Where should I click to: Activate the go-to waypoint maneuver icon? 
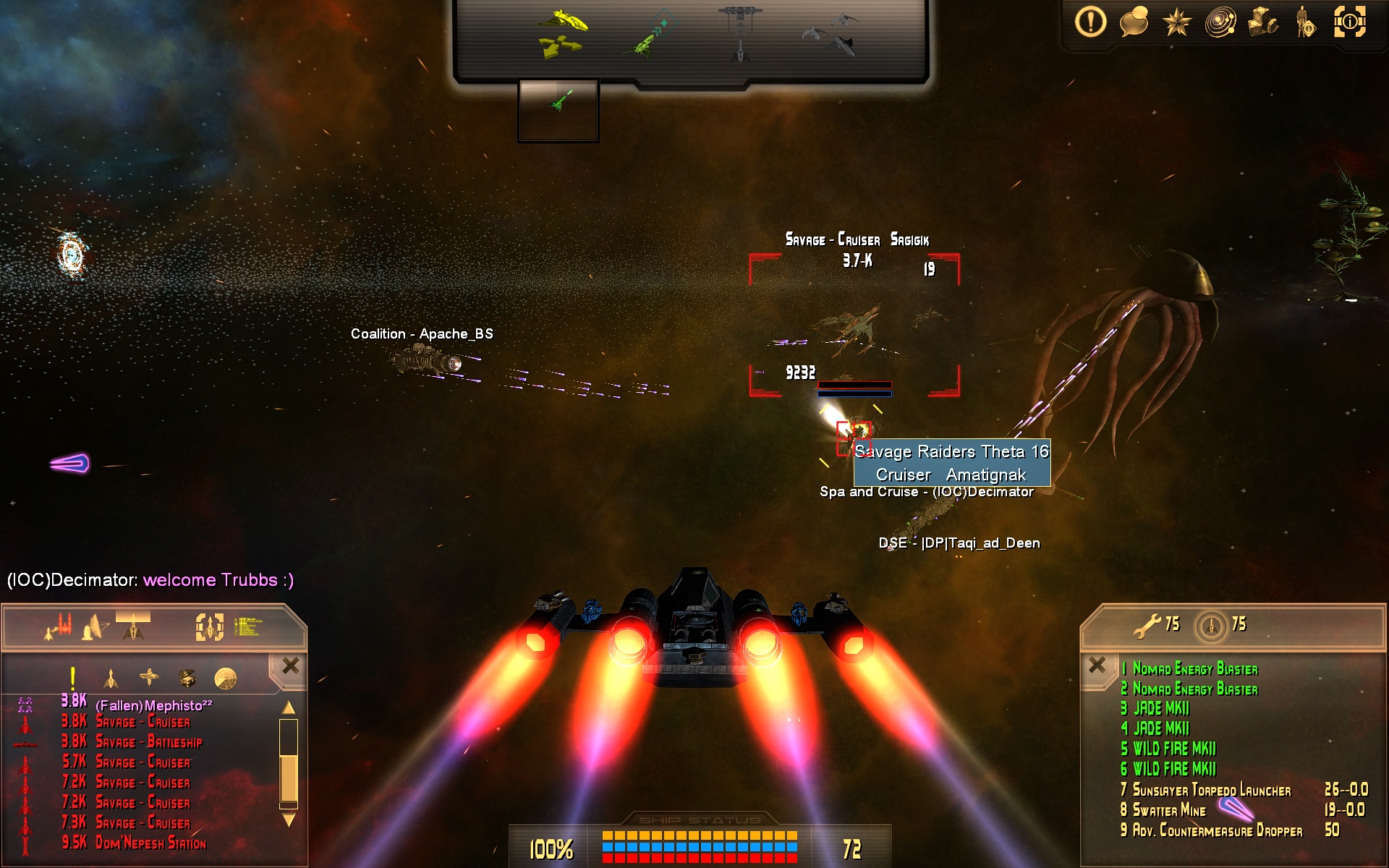pyautogui.click(x=649, y=33)
